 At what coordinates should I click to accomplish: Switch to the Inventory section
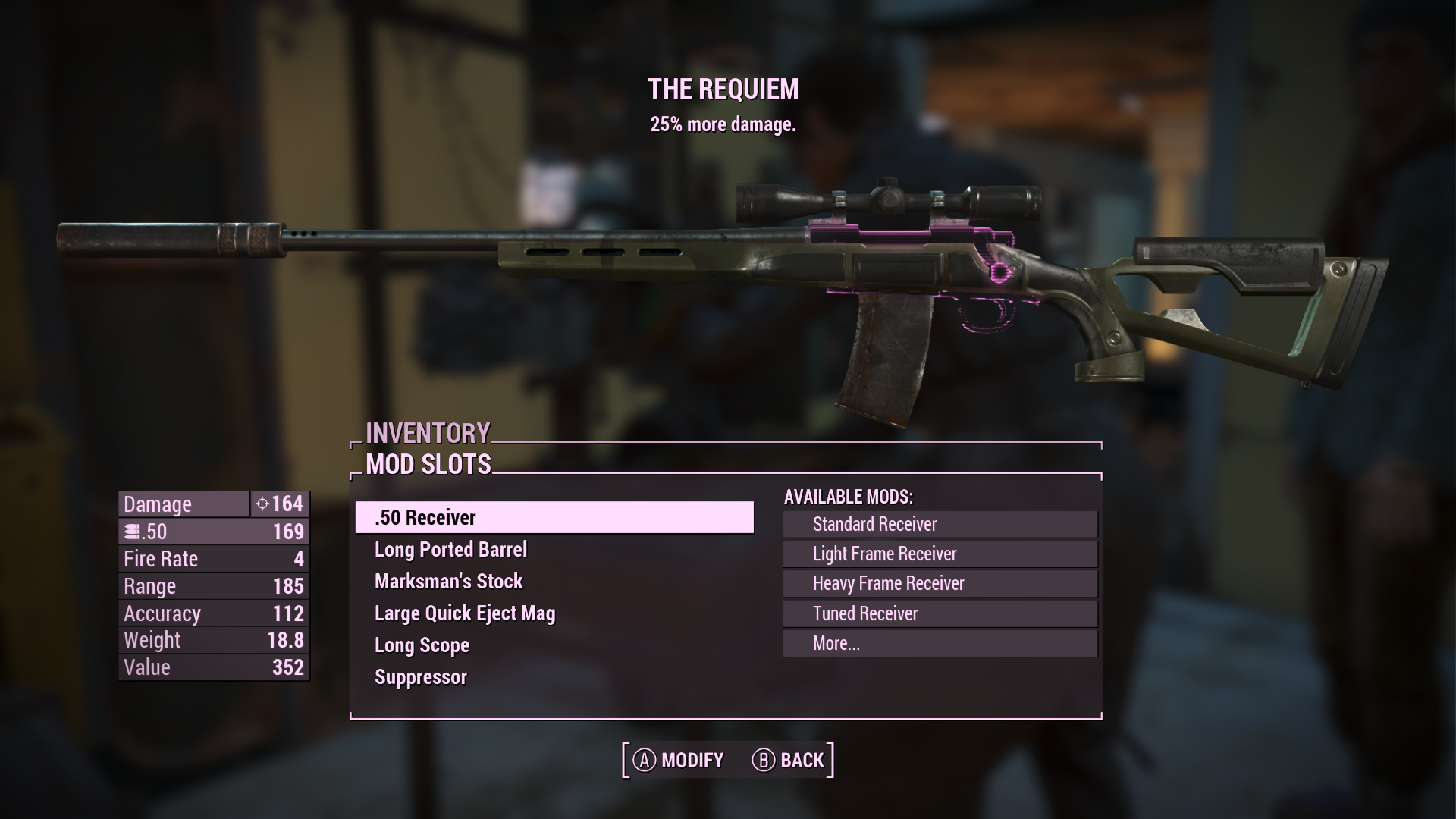coord(428,433)
